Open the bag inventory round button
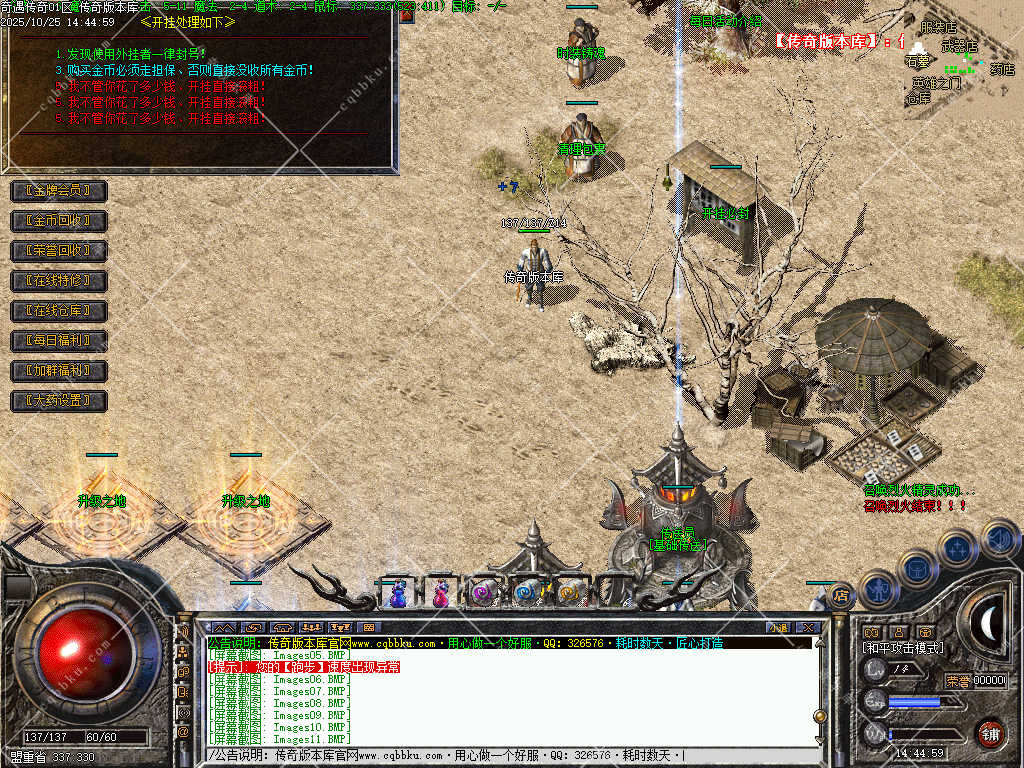Viewport: 1024px width, 768px height. tap(917, 568)
